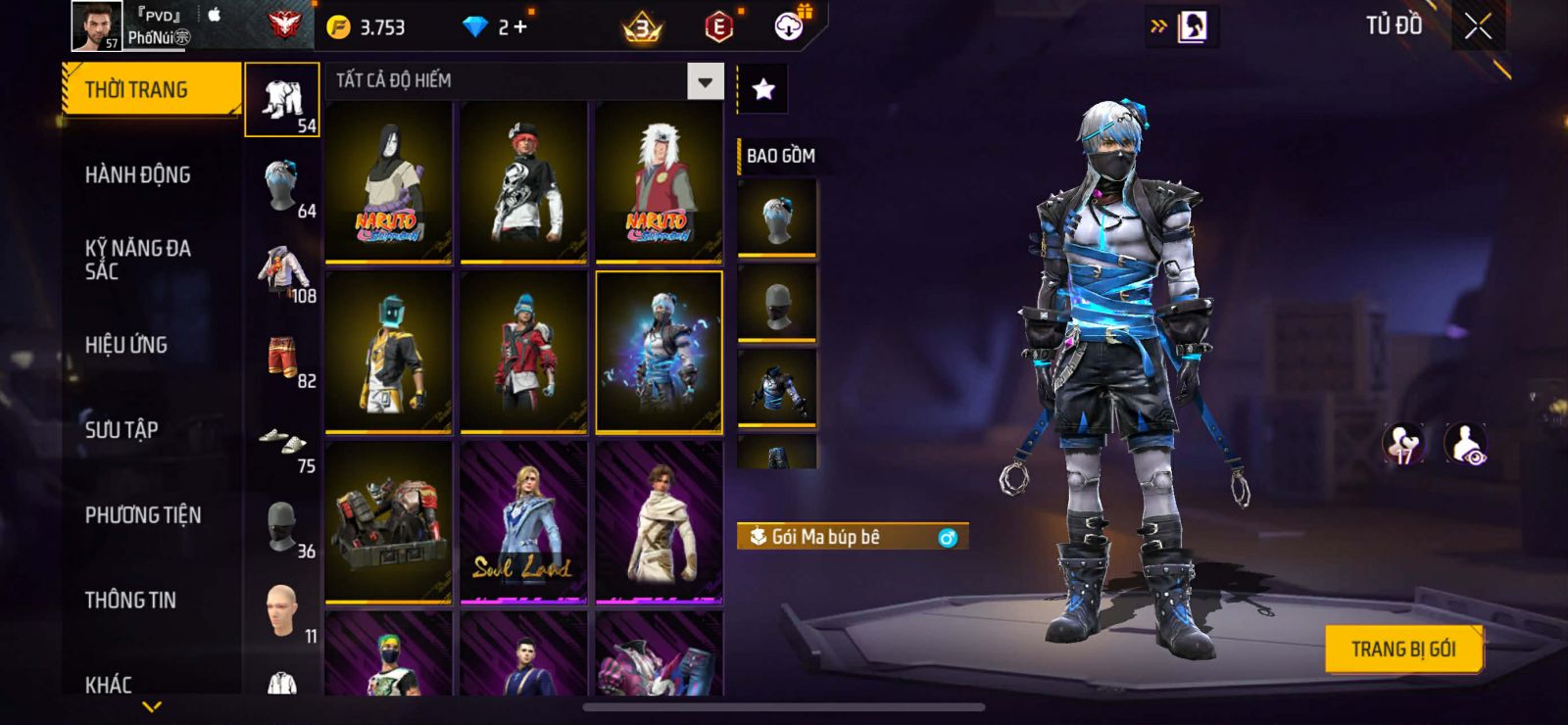Close the TỦ ĐỒ wardrobe screen
This screenshot has height=725, width=1568.
[1478, 27]
